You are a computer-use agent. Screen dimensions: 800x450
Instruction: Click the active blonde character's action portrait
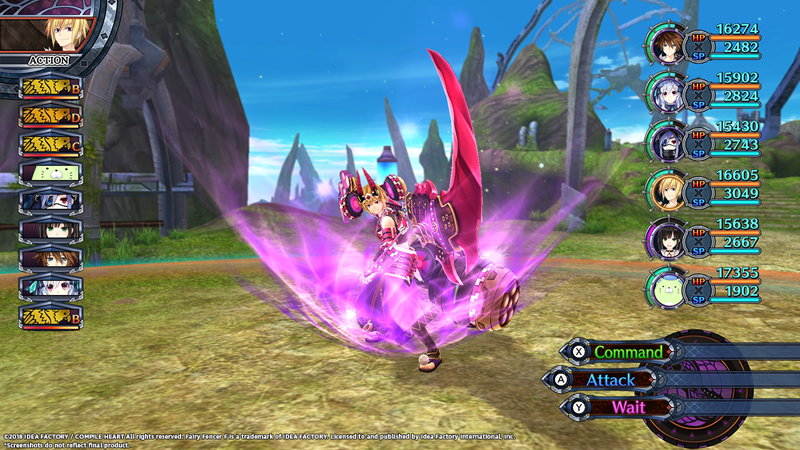point(47,26)
